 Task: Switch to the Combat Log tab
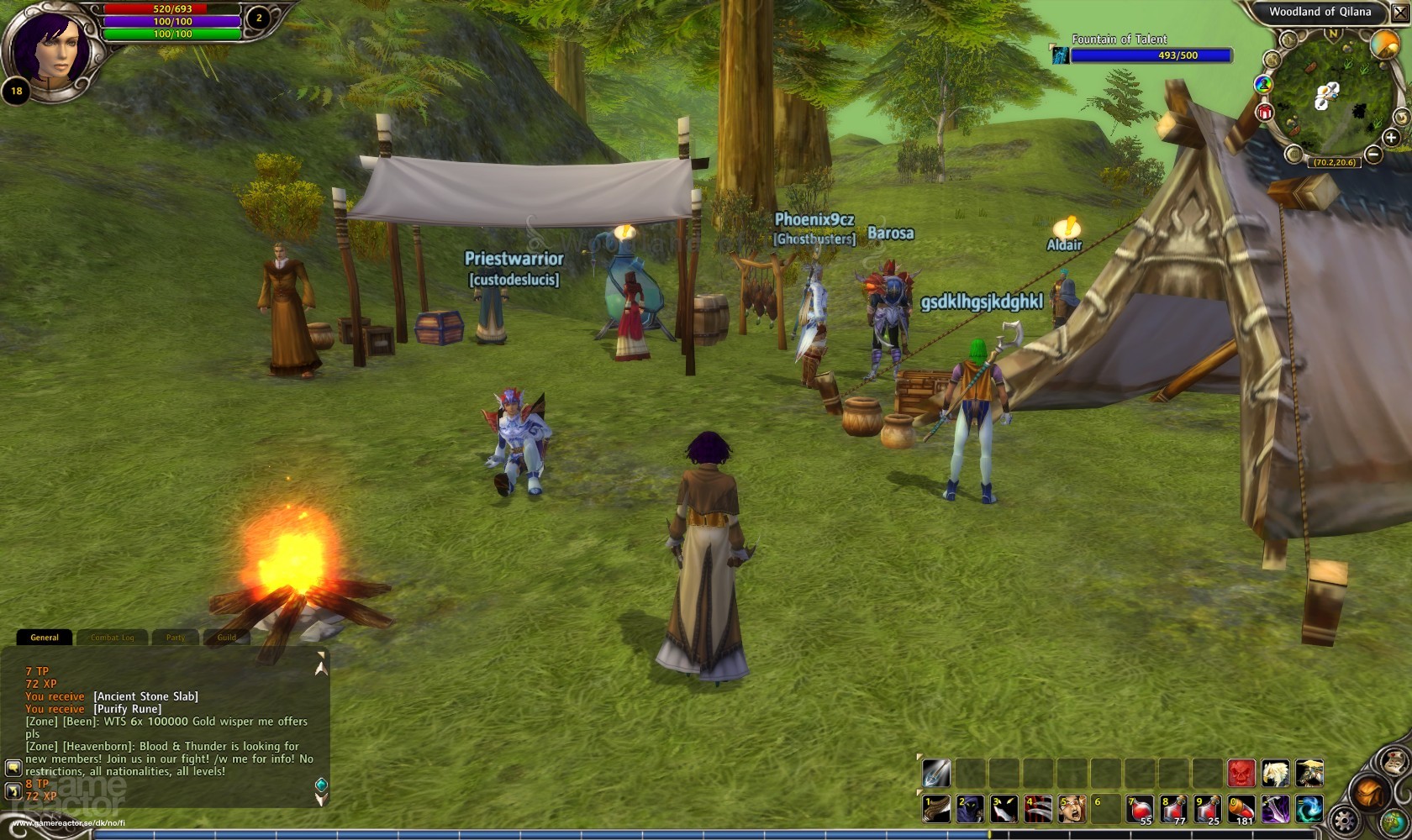[113, 638]
